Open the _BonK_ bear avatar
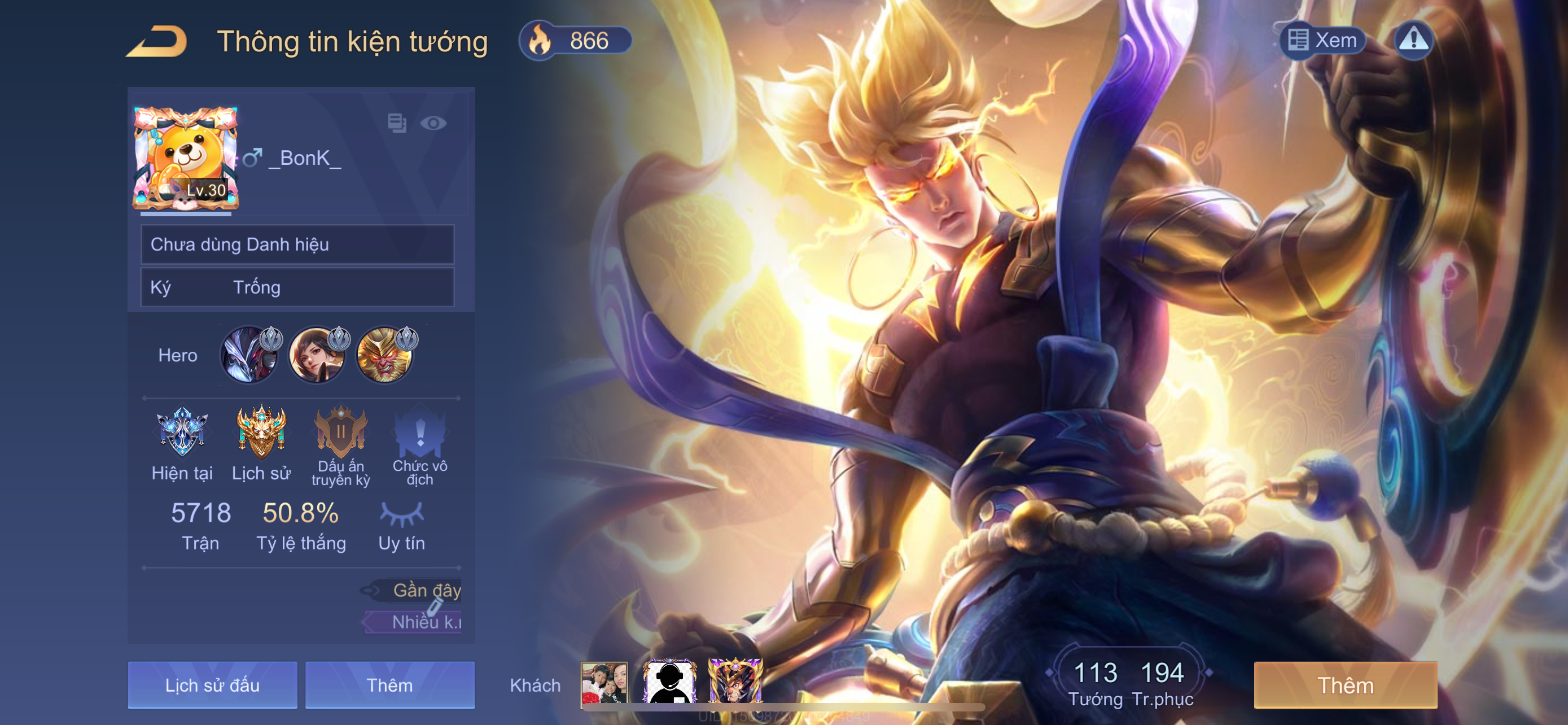 pos(186,159)
